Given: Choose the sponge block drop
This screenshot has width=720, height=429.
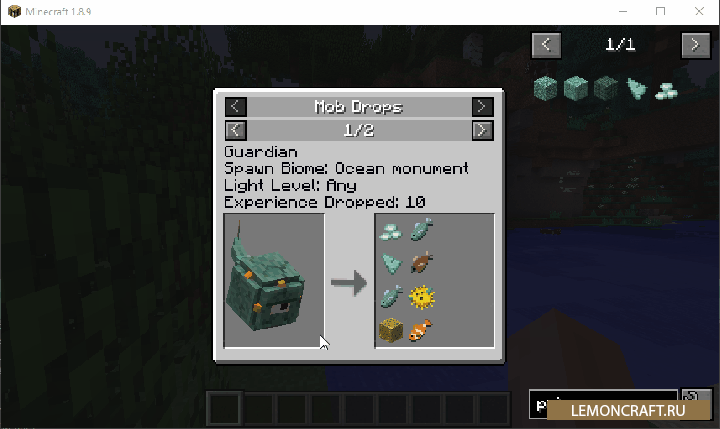Looking at the screenshot, I should point(391,328).
